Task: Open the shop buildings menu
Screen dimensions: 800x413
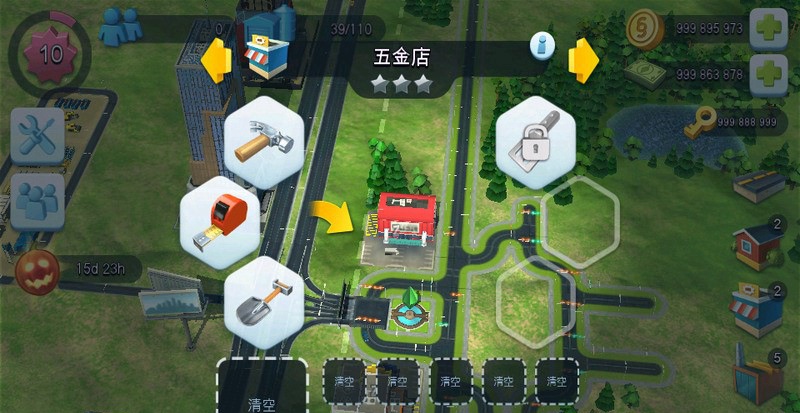Action: 757,306
